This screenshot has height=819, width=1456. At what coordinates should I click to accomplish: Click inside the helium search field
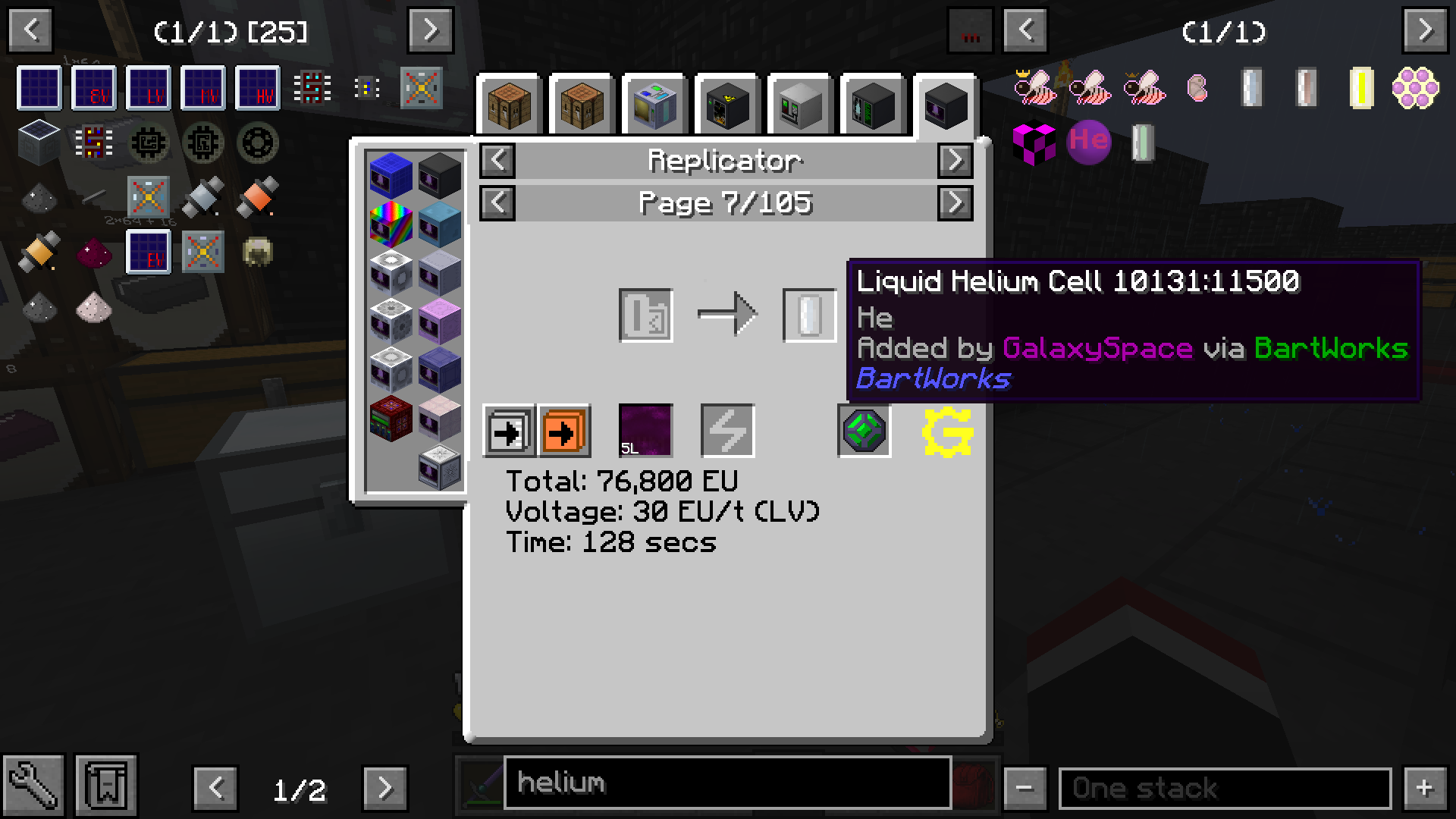[726, 783]
